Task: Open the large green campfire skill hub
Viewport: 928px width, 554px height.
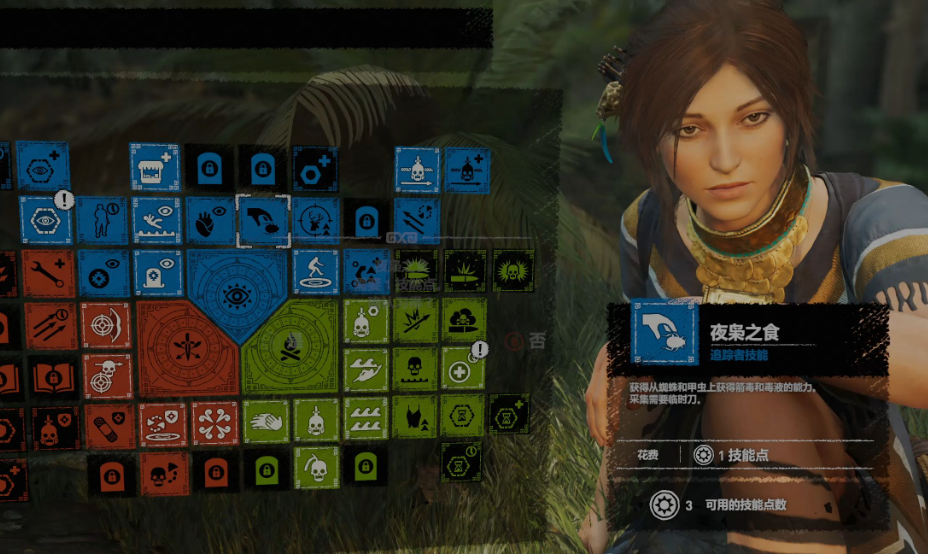Action: [x=290, y=346]
